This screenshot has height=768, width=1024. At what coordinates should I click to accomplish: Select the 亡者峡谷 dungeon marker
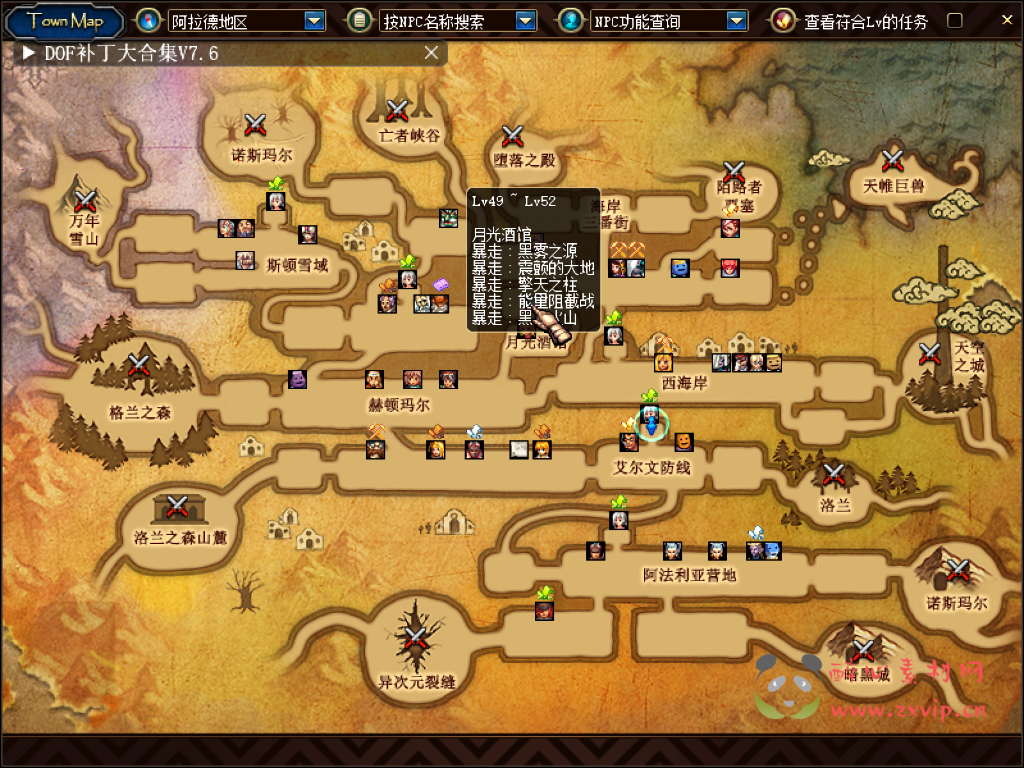point(397,111)
